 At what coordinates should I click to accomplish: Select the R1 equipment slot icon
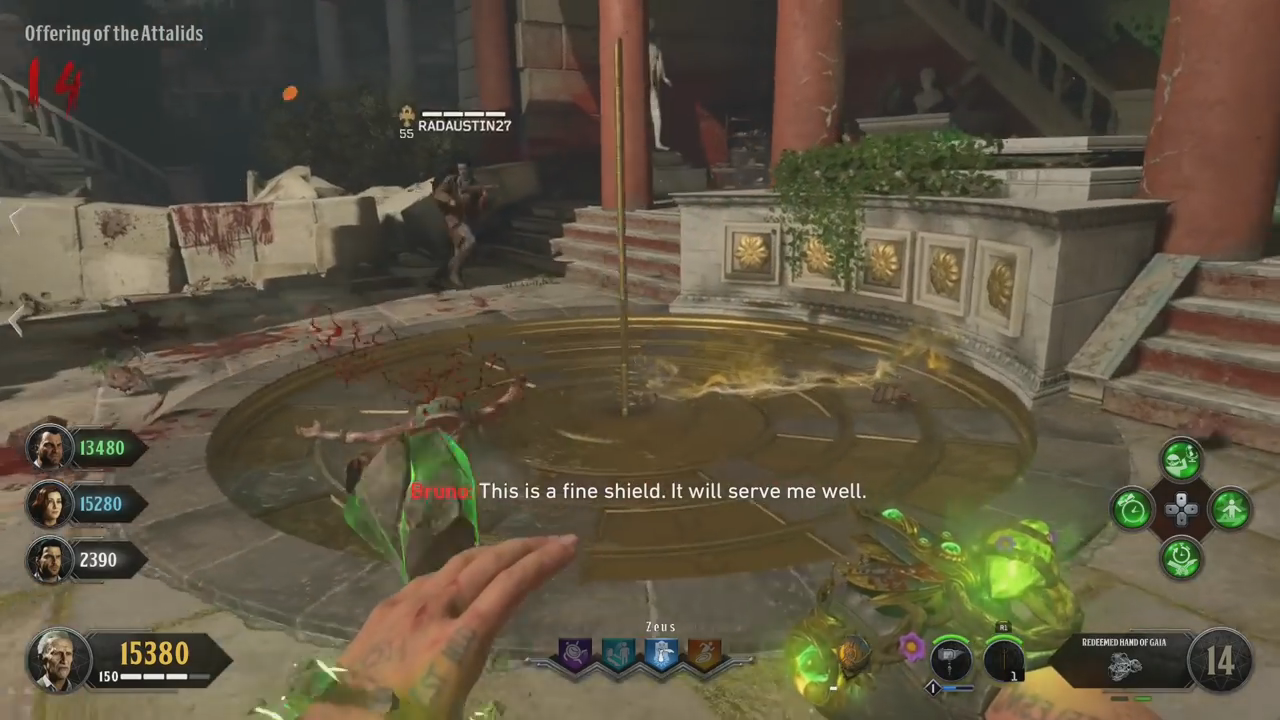(1003, 661)
